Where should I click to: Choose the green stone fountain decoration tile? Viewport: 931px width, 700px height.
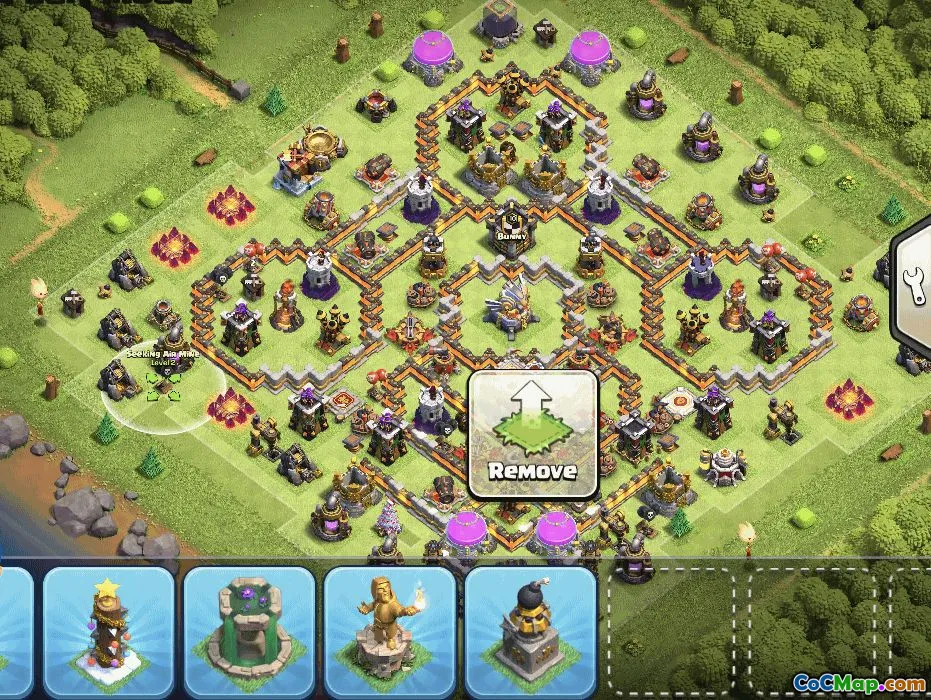click(249, 632)
